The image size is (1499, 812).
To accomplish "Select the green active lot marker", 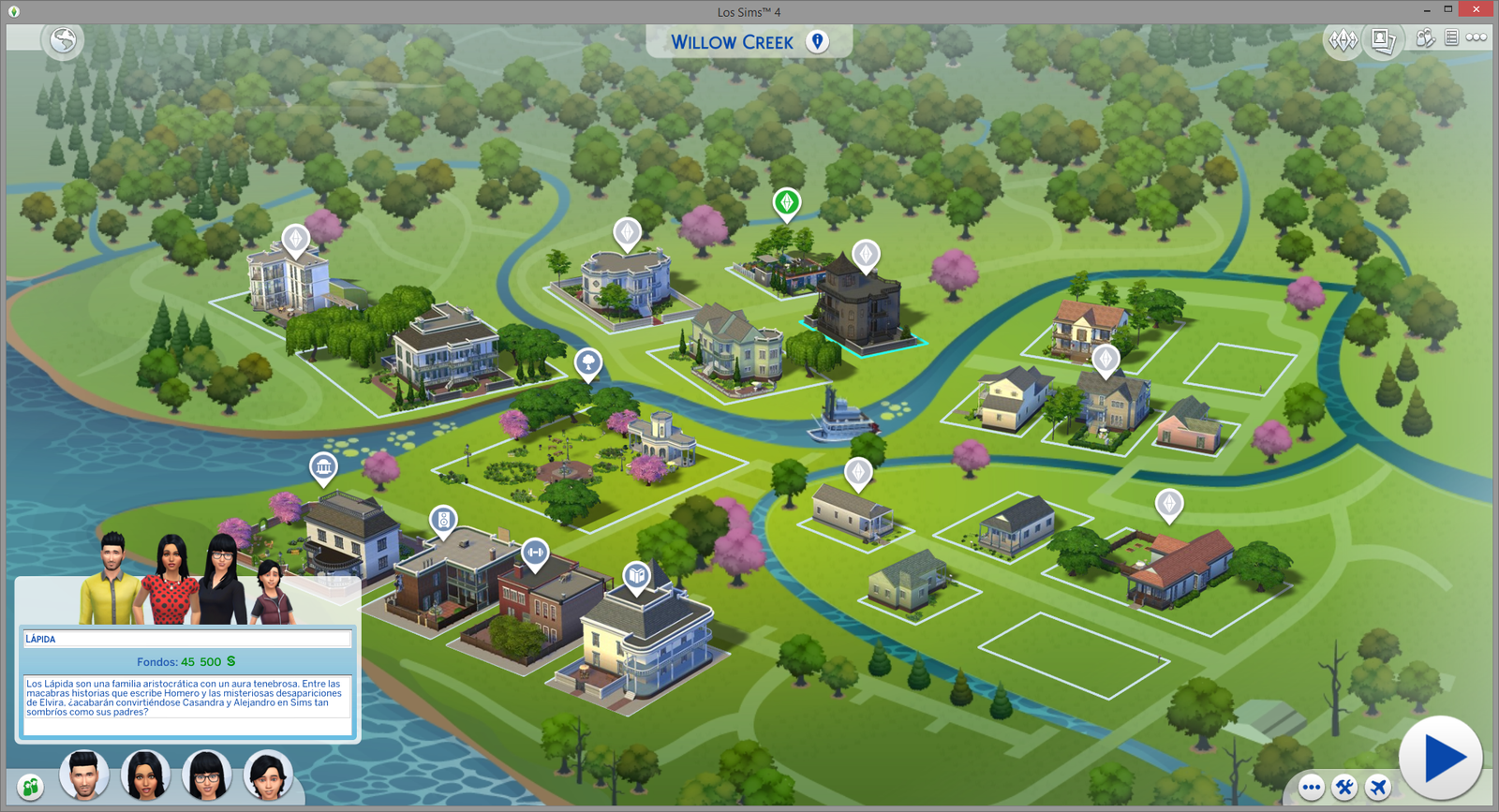I will tap(787, 202).
